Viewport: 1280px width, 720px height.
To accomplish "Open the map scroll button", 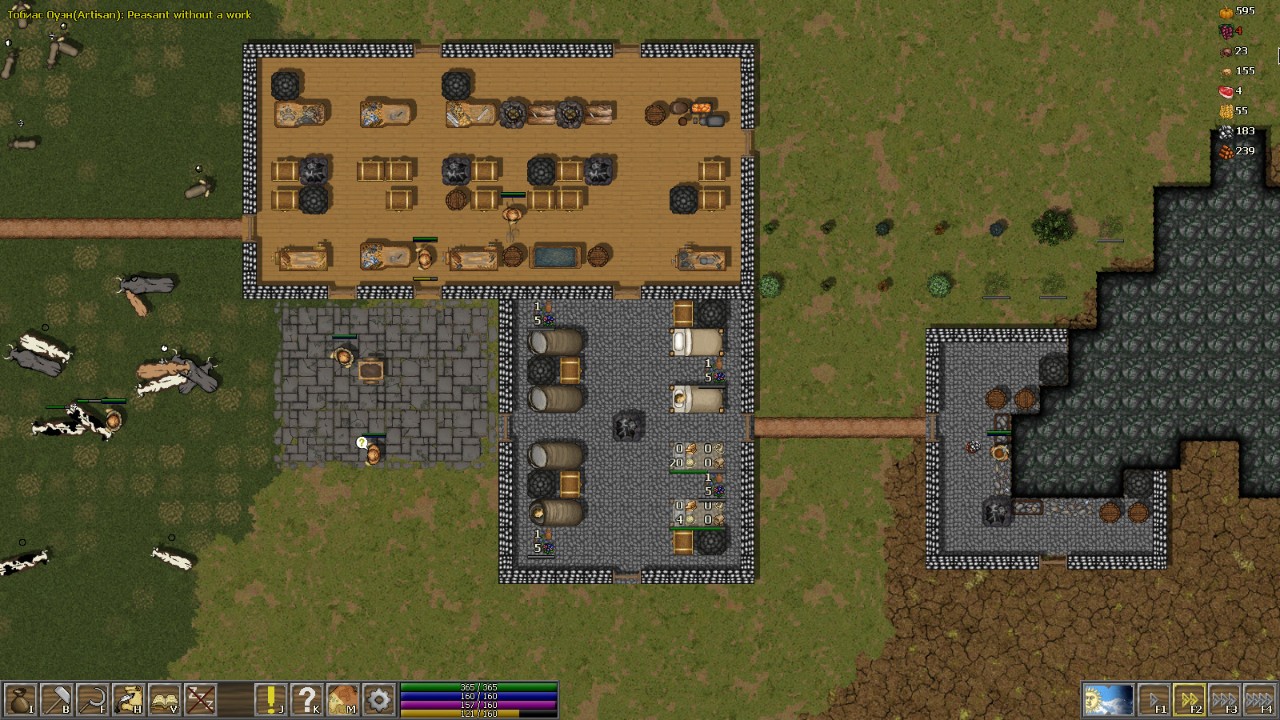I will (342, 699).
